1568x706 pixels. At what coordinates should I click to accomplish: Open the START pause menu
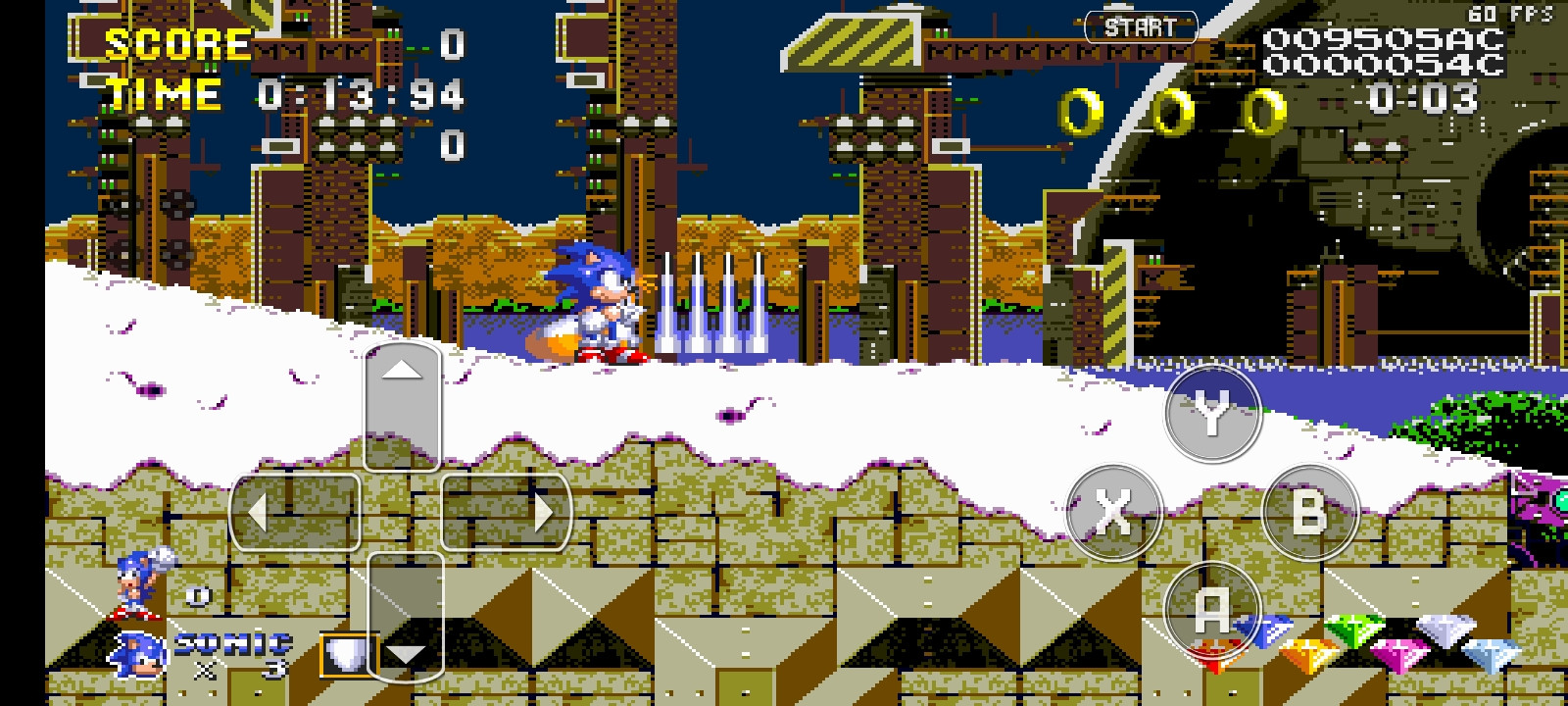pos(1142,27)
